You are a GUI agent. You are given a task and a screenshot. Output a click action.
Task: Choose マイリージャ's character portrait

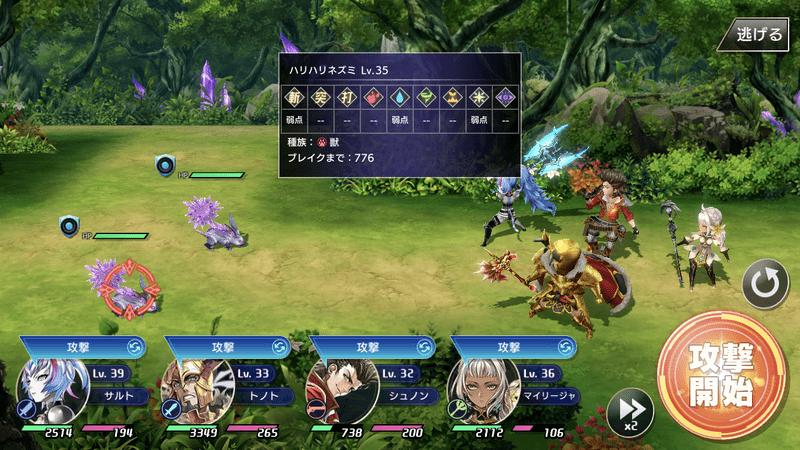coord(477,392)
